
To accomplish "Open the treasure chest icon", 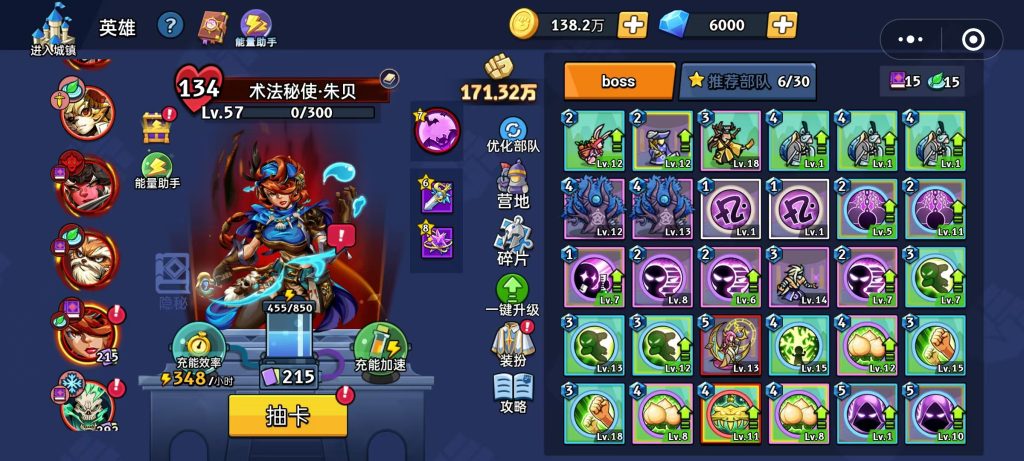I will click(x=157, y=127).
